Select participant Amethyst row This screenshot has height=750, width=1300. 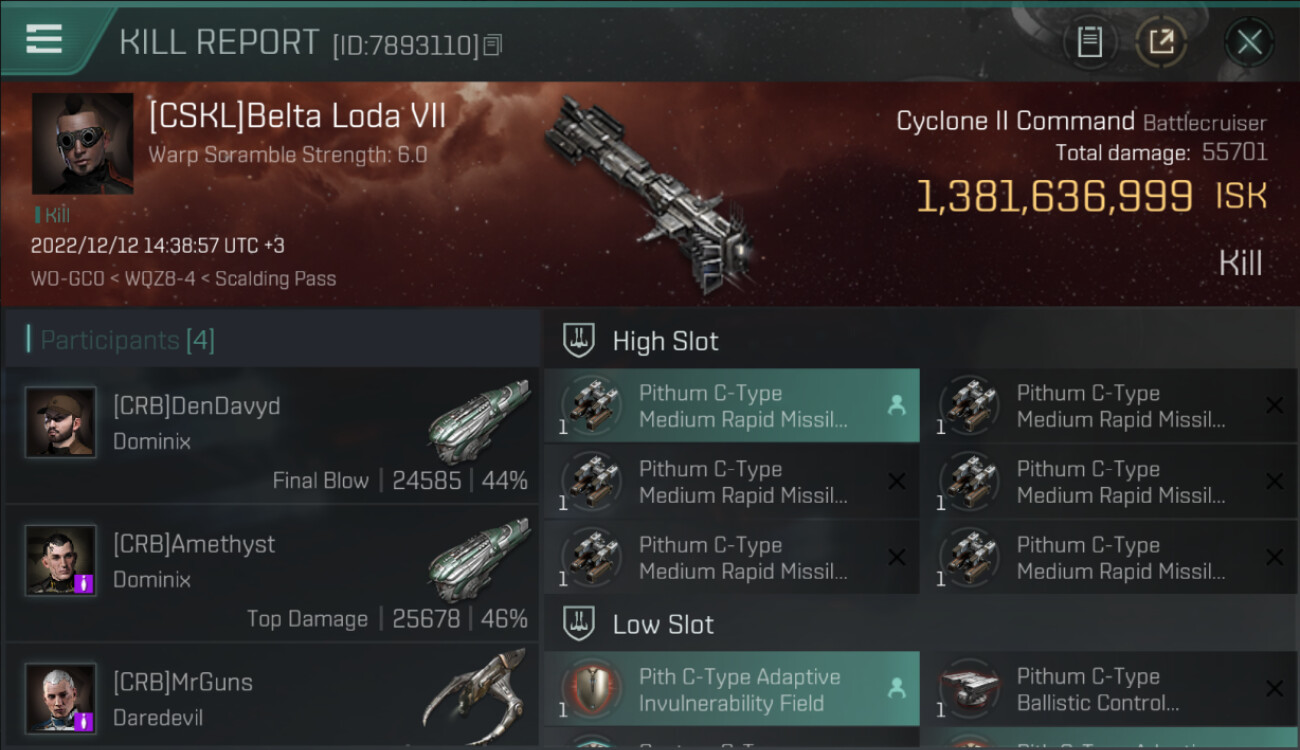(x=272, y=573)
